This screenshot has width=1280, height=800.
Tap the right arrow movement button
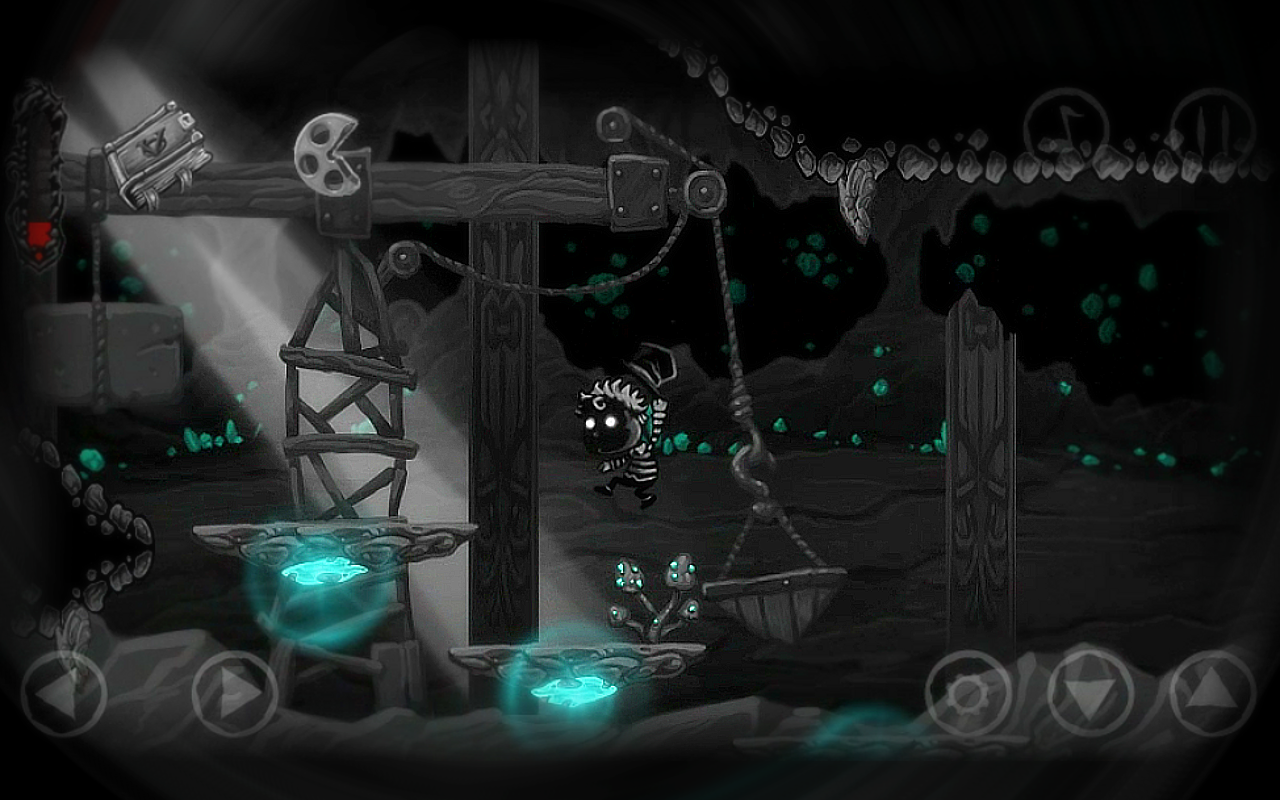click(x=234, y=693)
